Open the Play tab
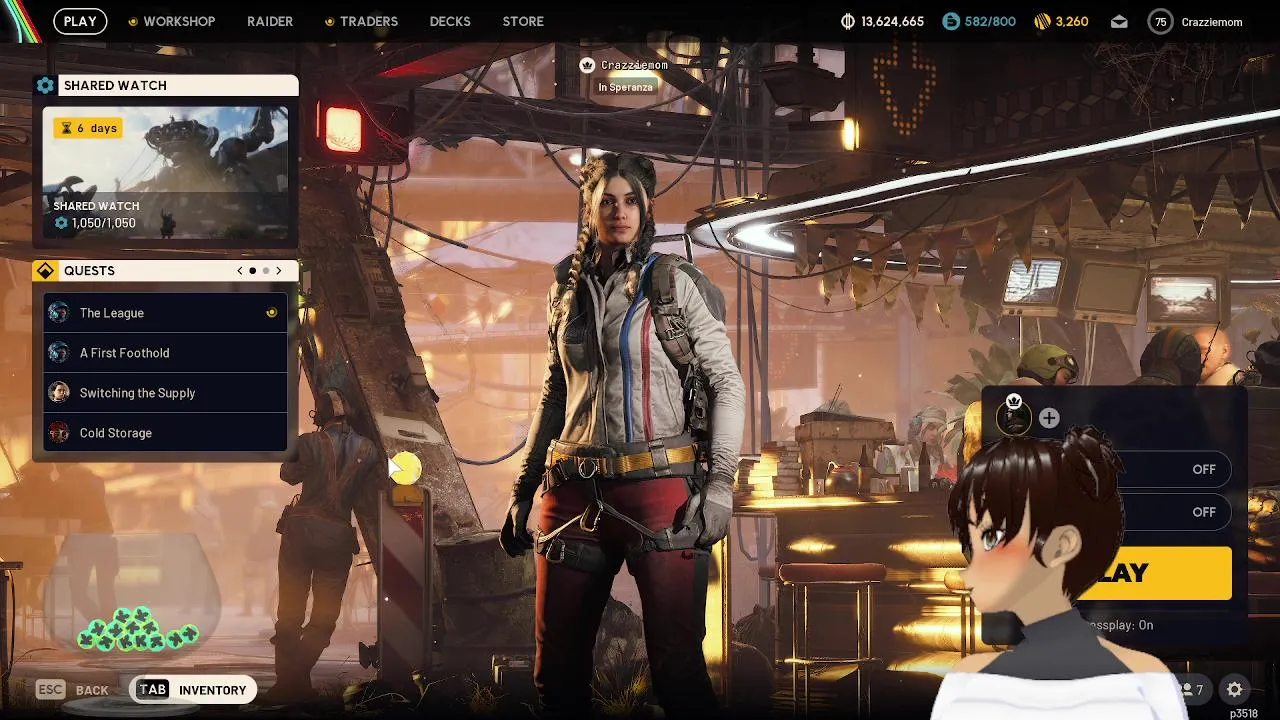This screenshot has width=1280, height=720. 80,21
